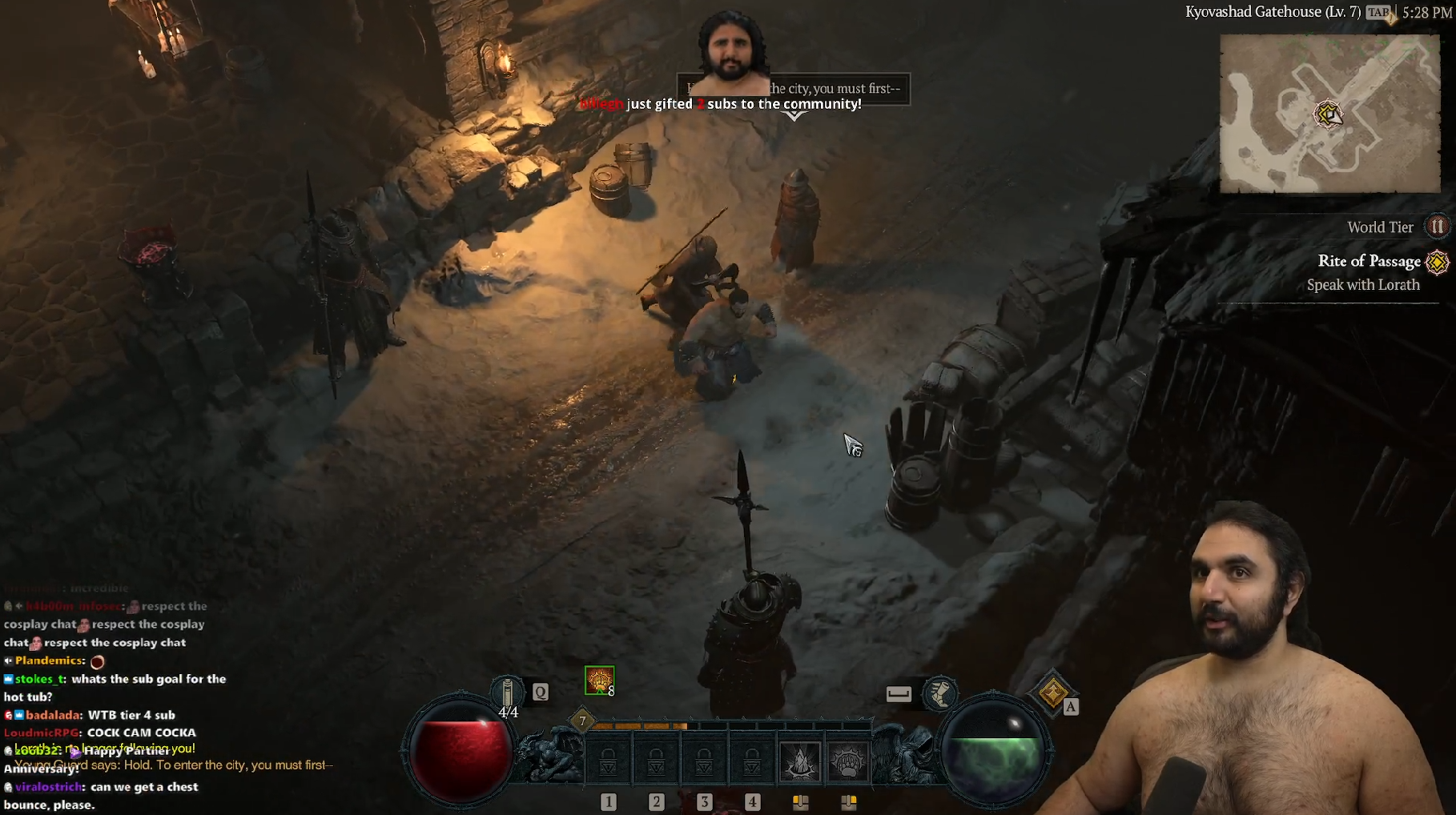Inspect the bear paw buff icon
The height and width of the screenshot is (815, 1456).
pos(599,681)
